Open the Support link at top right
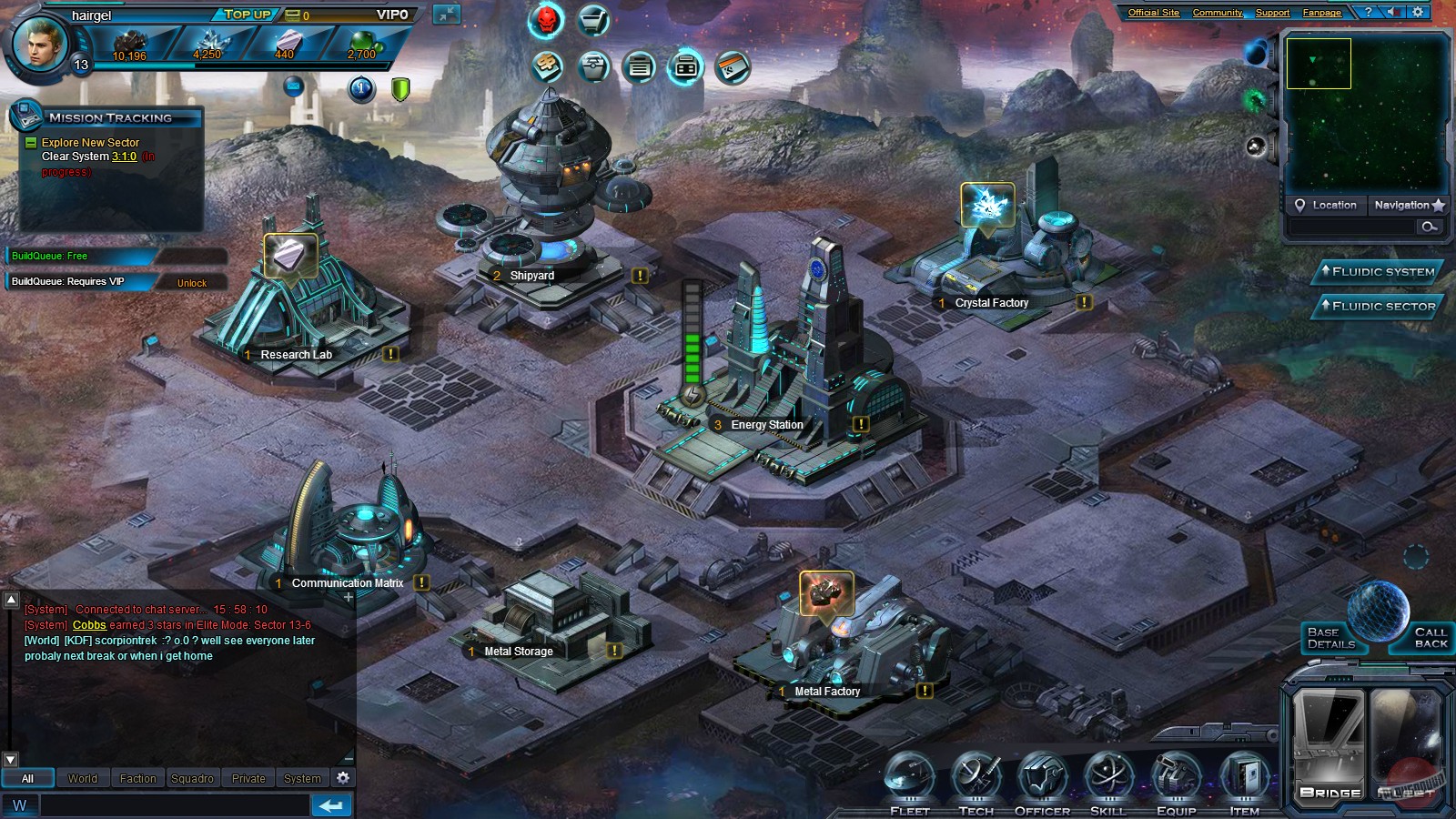The width and height of the screenshot is (1456, 819). click(x=1272, y=13)
